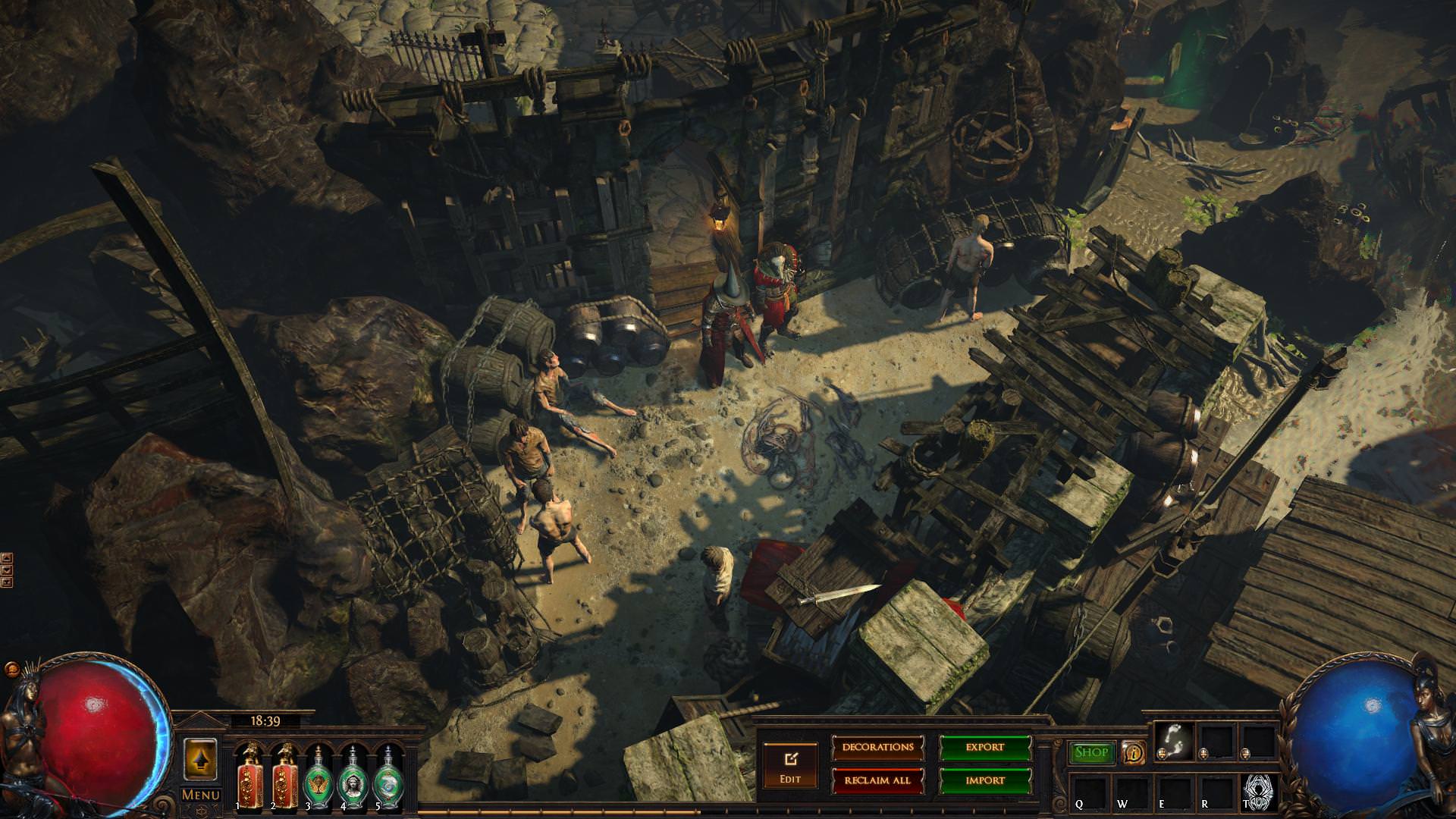Screen dimensions: 1456x819
Task: Click Reclaim All decorations
Action: pyautogui.click(x=878, y=780)
